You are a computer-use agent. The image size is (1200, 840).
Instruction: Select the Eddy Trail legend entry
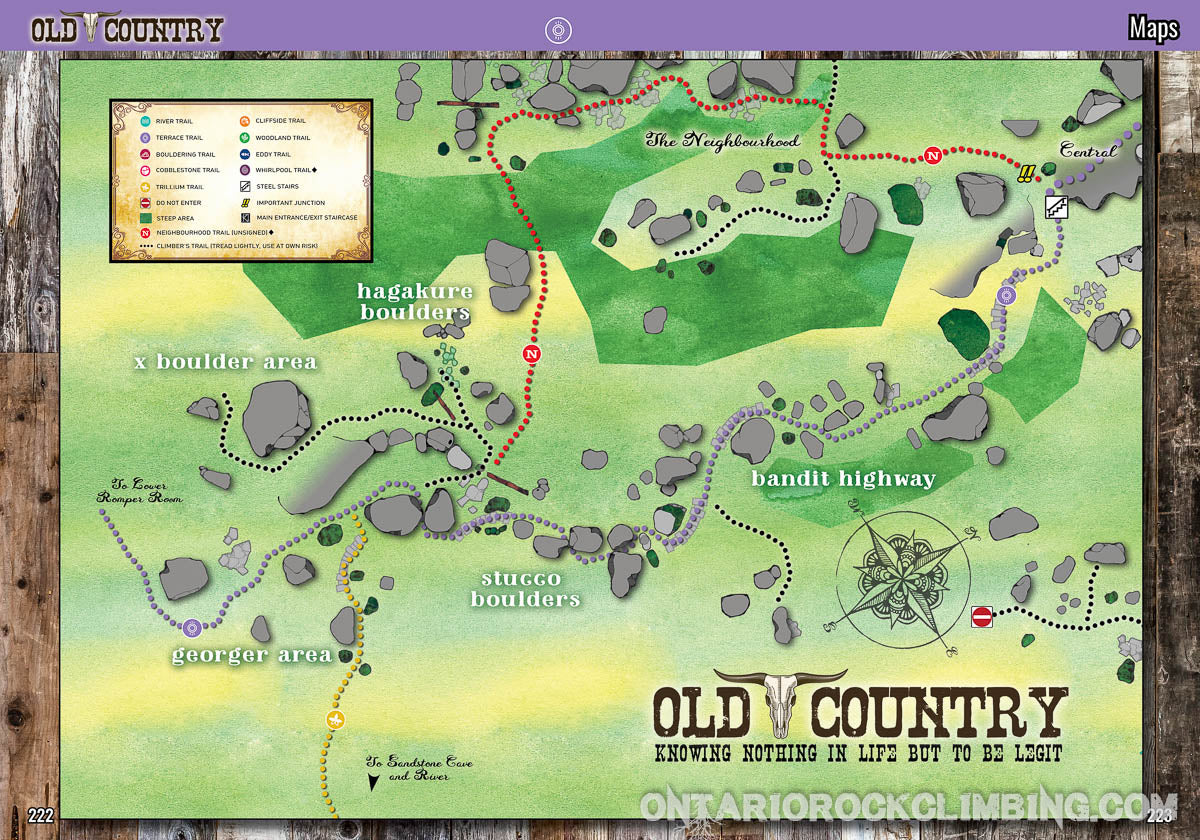tap(272, 154)
